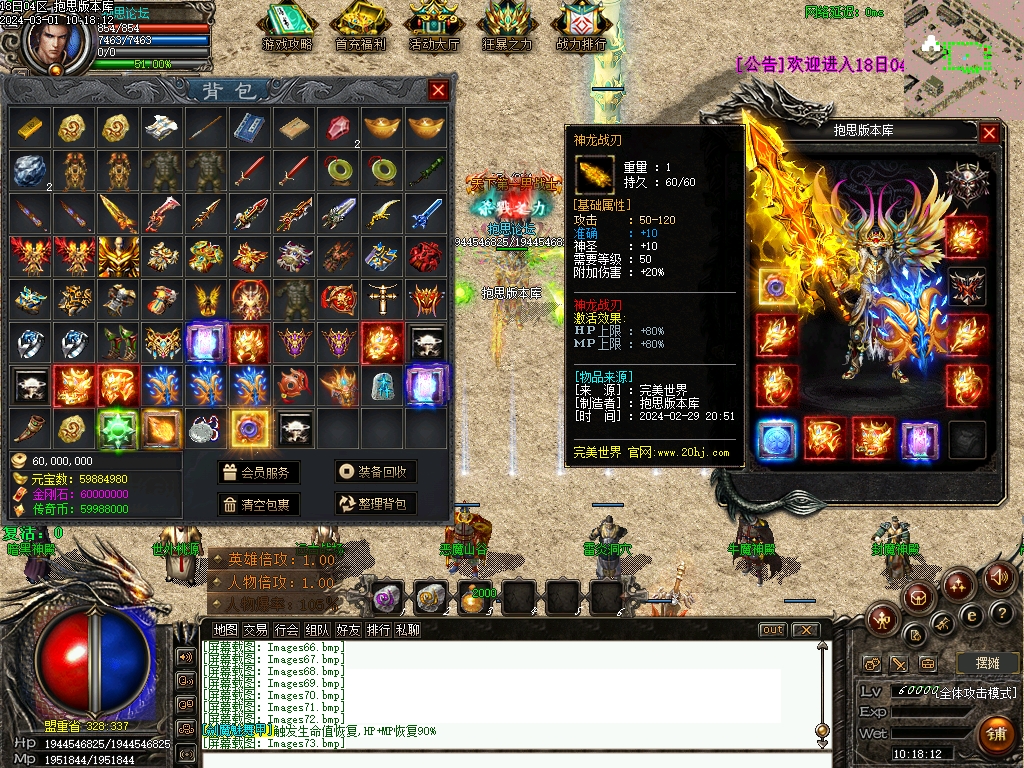Click the 会员服务 member service button
Screen dimensions: 1024x768
pyautogui.click(x=259, y=473)
